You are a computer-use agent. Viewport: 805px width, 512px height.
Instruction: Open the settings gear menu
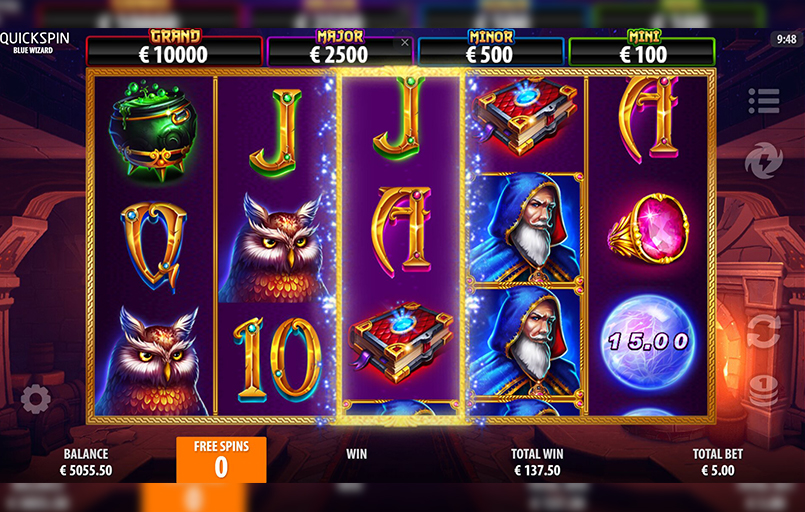[x=35, y=399]
